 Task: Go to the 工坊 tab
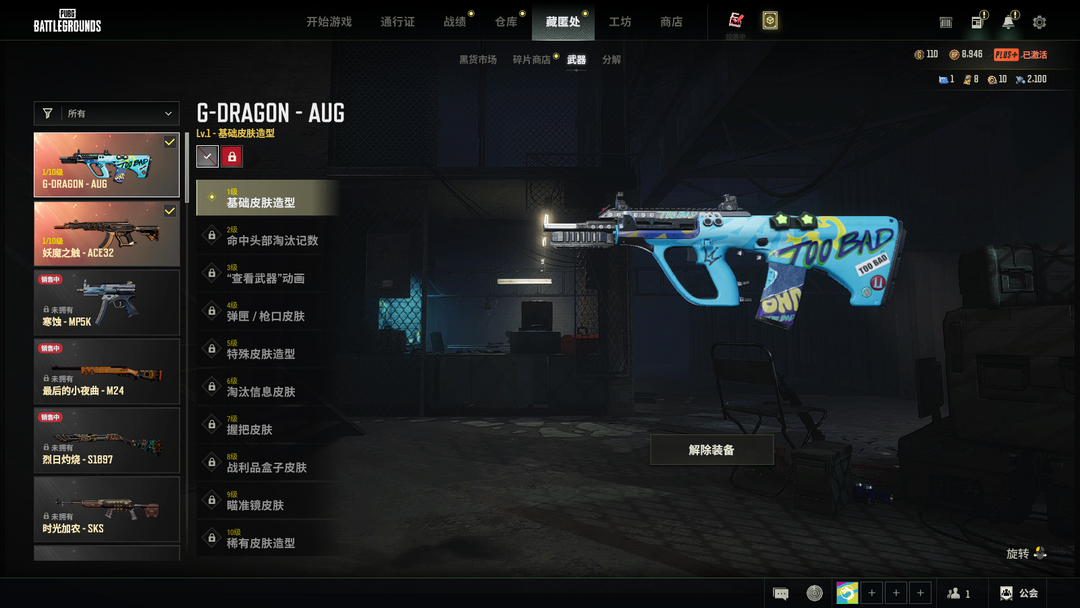(620, 22)
